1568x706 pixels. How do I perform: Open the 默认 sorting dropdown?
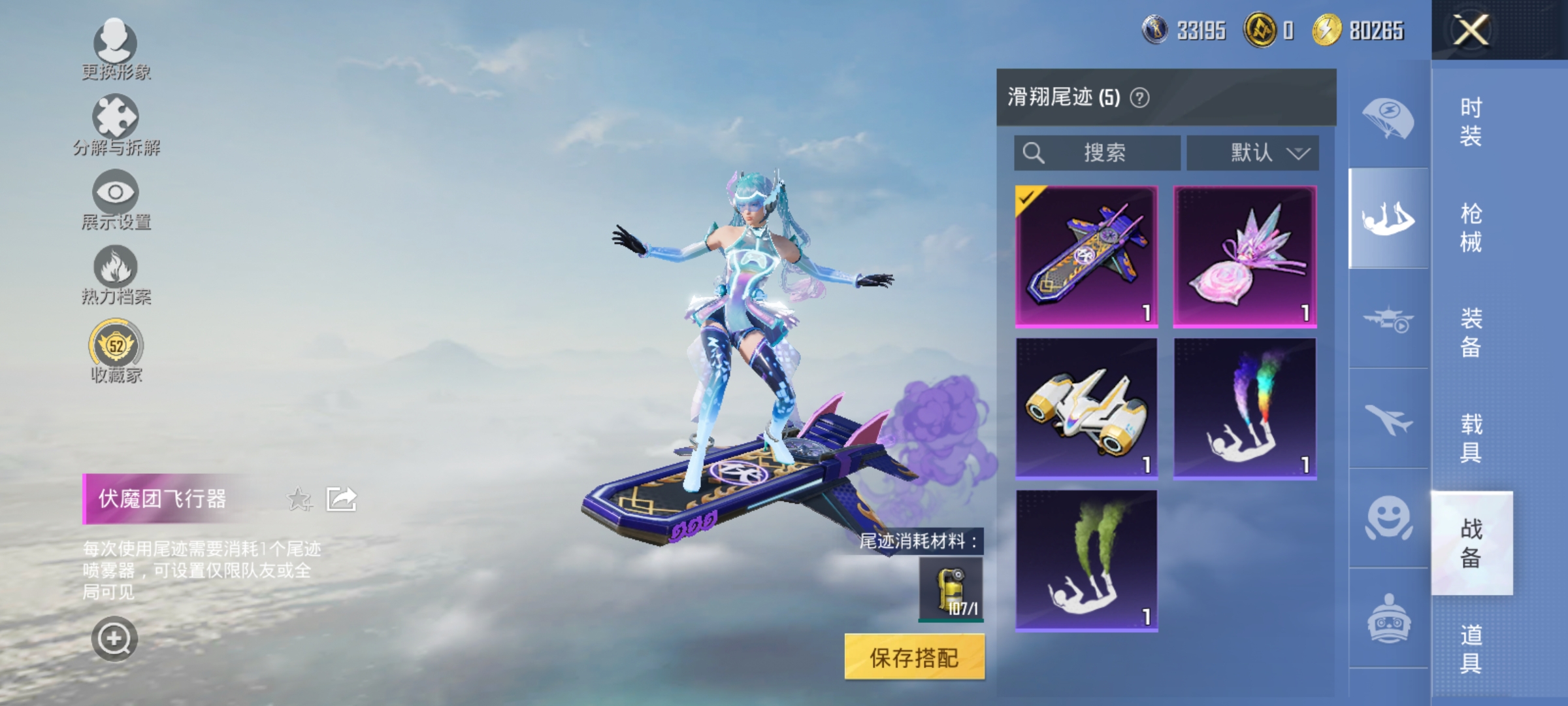point(1250,152)
